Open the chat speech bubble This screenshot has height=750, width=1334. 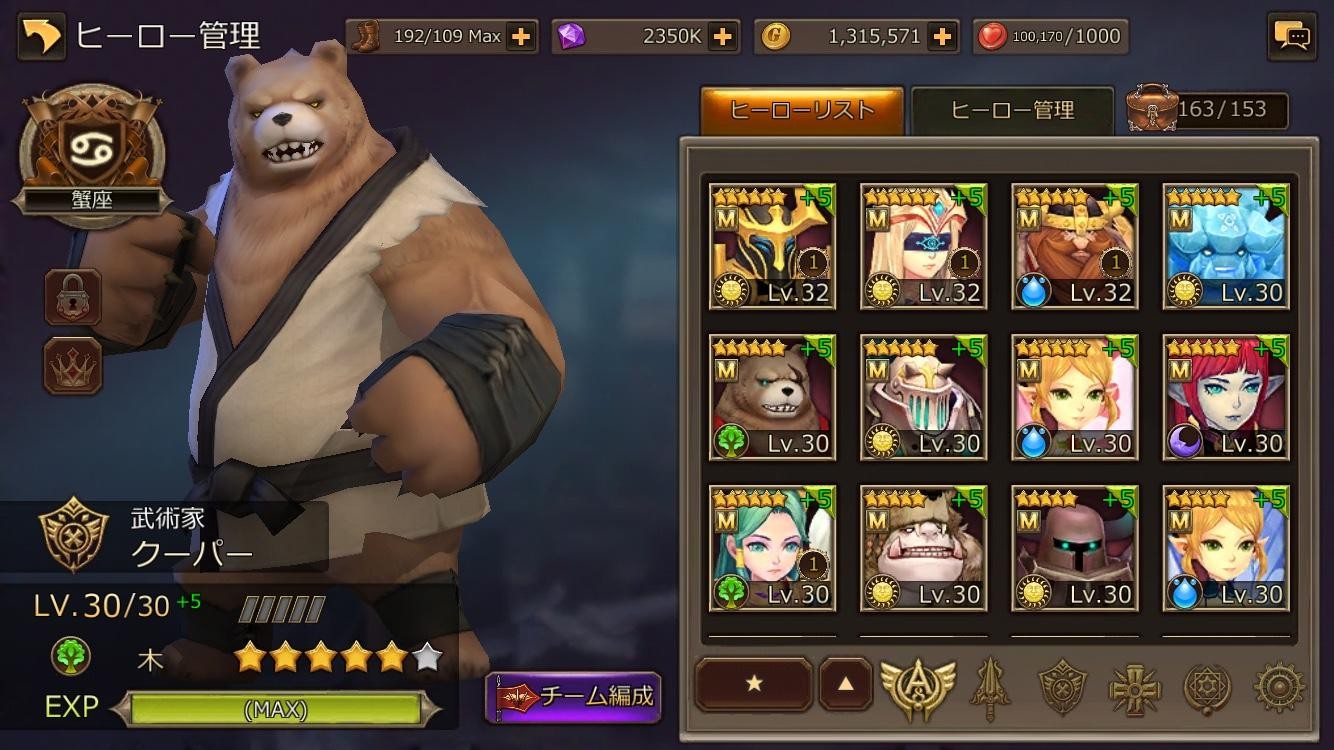[1291, 37]
